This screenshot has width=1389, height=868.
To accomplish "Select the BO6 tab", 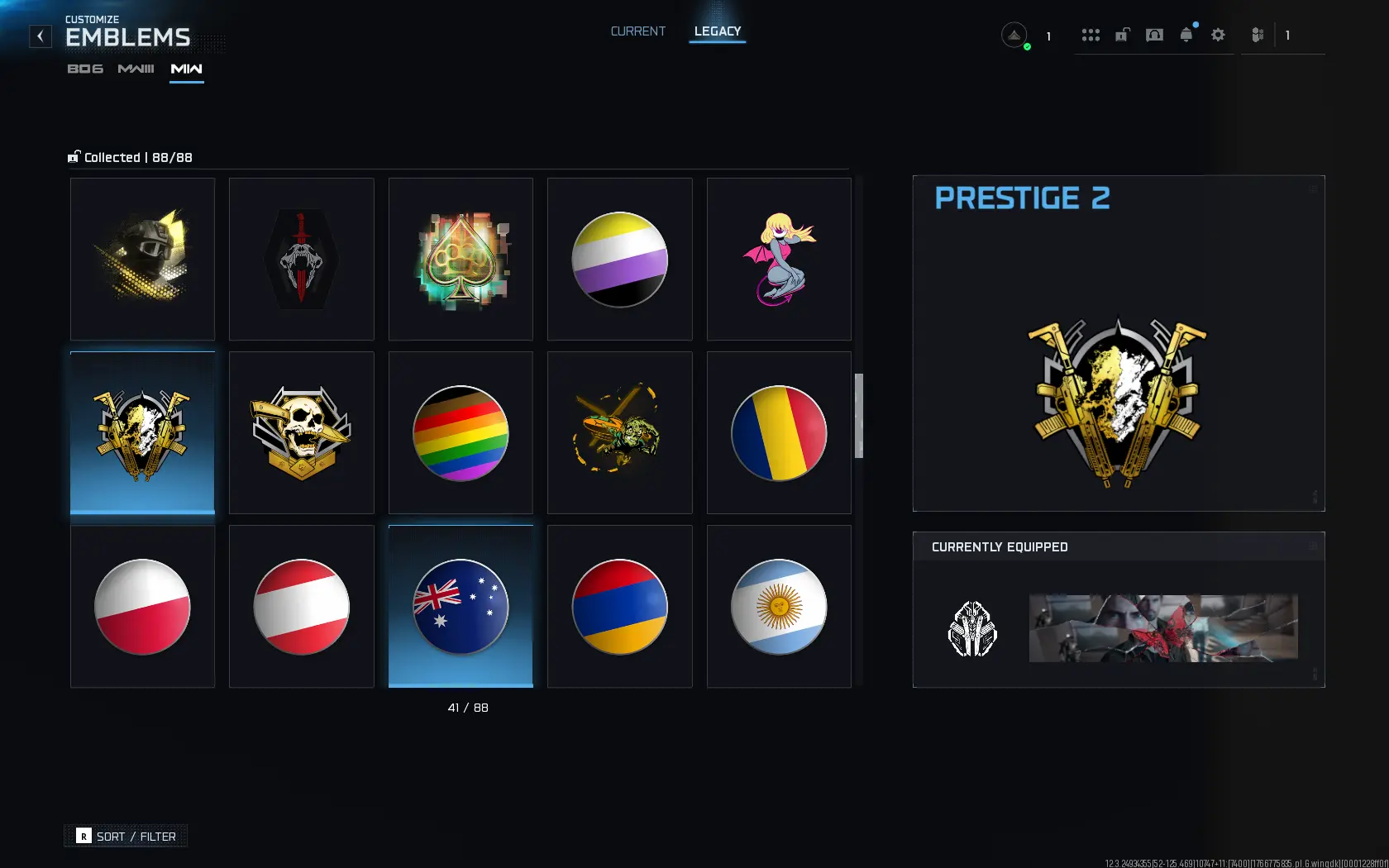I will [x=85, y=70].
